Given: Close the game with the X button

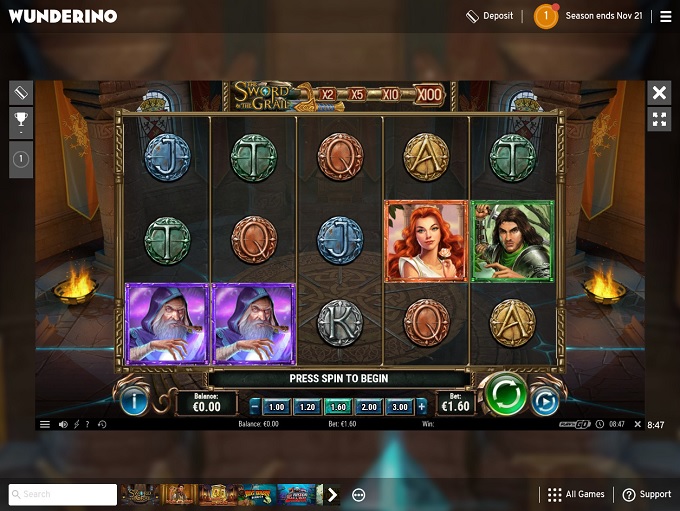Looking at the screenshot, I should [x=659, y=93].
